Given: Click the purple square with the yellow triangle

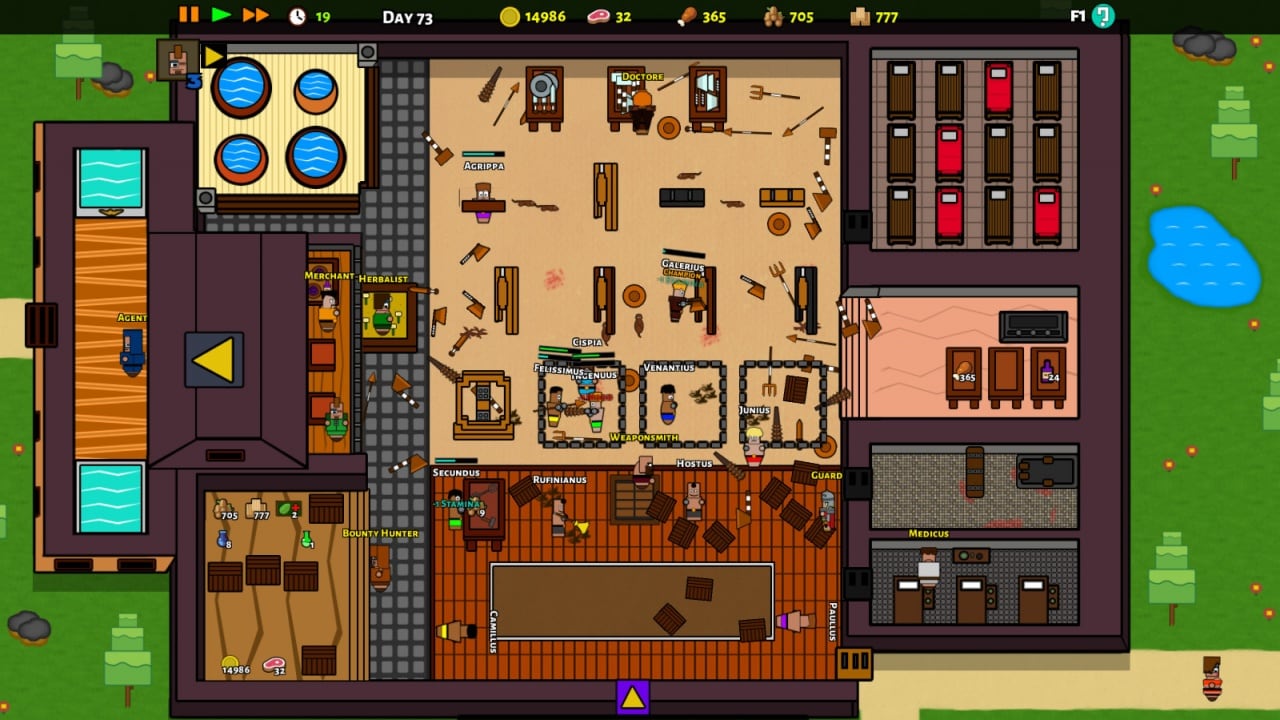Looking at the screenshot, I should 633,697.
